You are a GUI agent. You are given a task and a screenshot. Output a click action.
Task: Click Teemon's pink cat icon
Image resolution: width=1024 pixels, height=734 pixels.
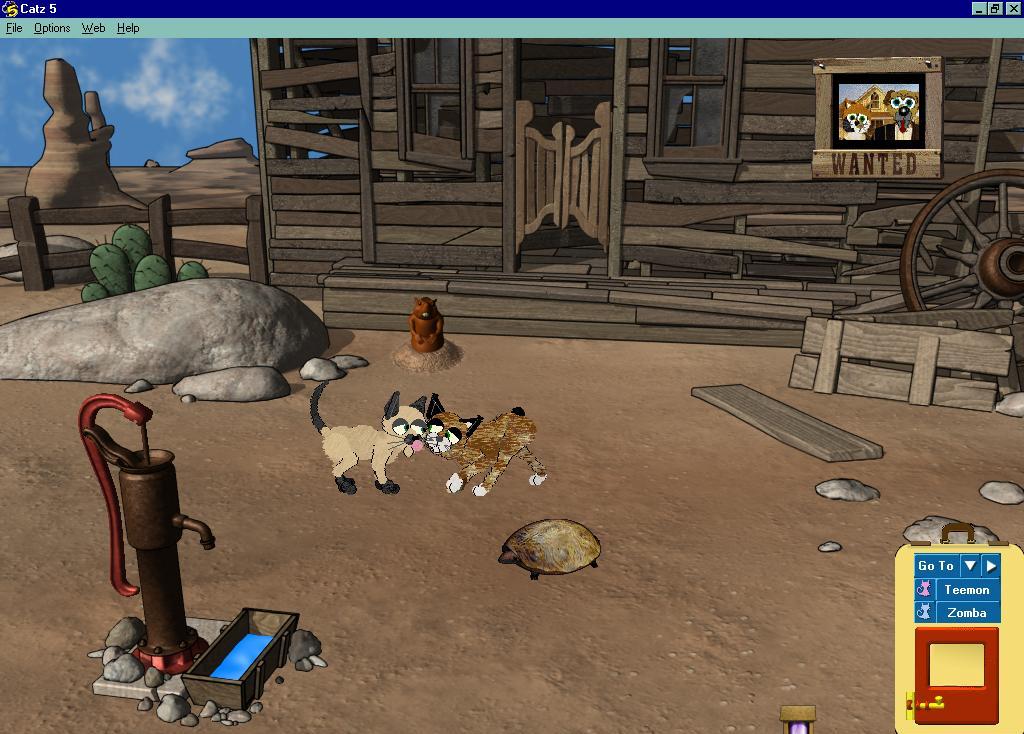click(x=925, y=590)
